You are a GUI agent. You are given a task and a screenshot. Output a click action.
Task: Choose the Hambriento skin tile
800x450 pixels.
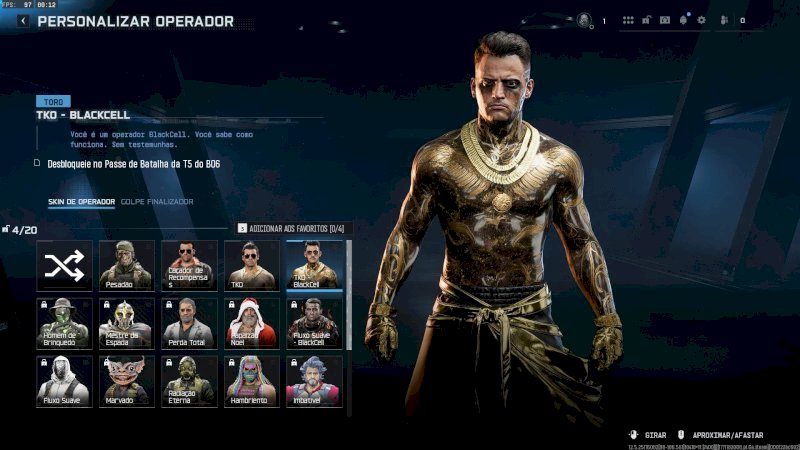pyautogui.click(x=252, y=380)
